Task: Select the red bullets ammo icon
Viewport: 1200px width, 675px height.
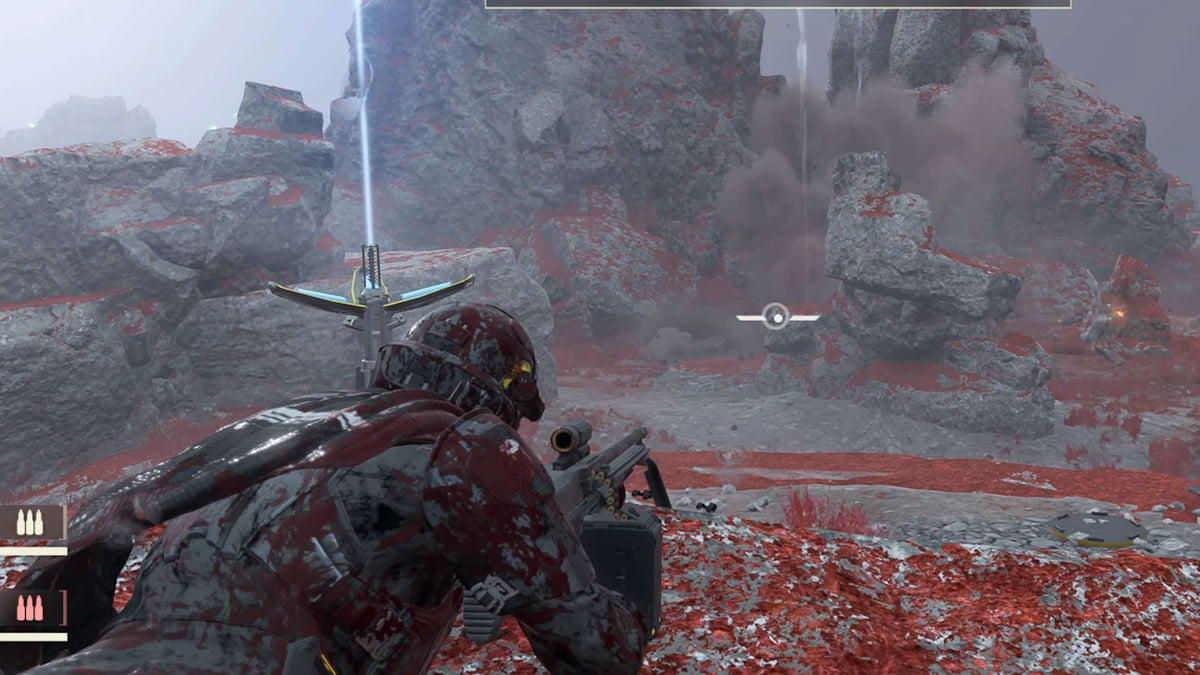Action: point(31,607)
